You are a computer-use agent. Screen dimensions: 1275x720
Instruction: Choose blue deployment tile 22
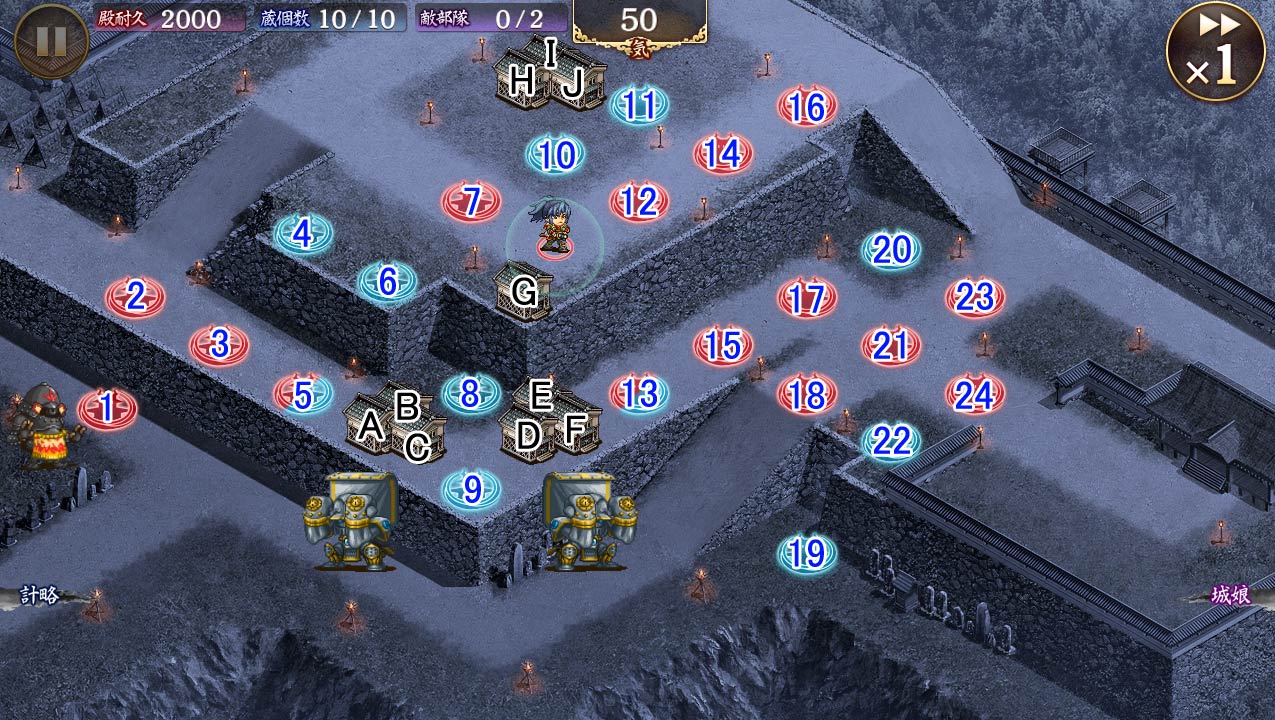click(891, 440)
